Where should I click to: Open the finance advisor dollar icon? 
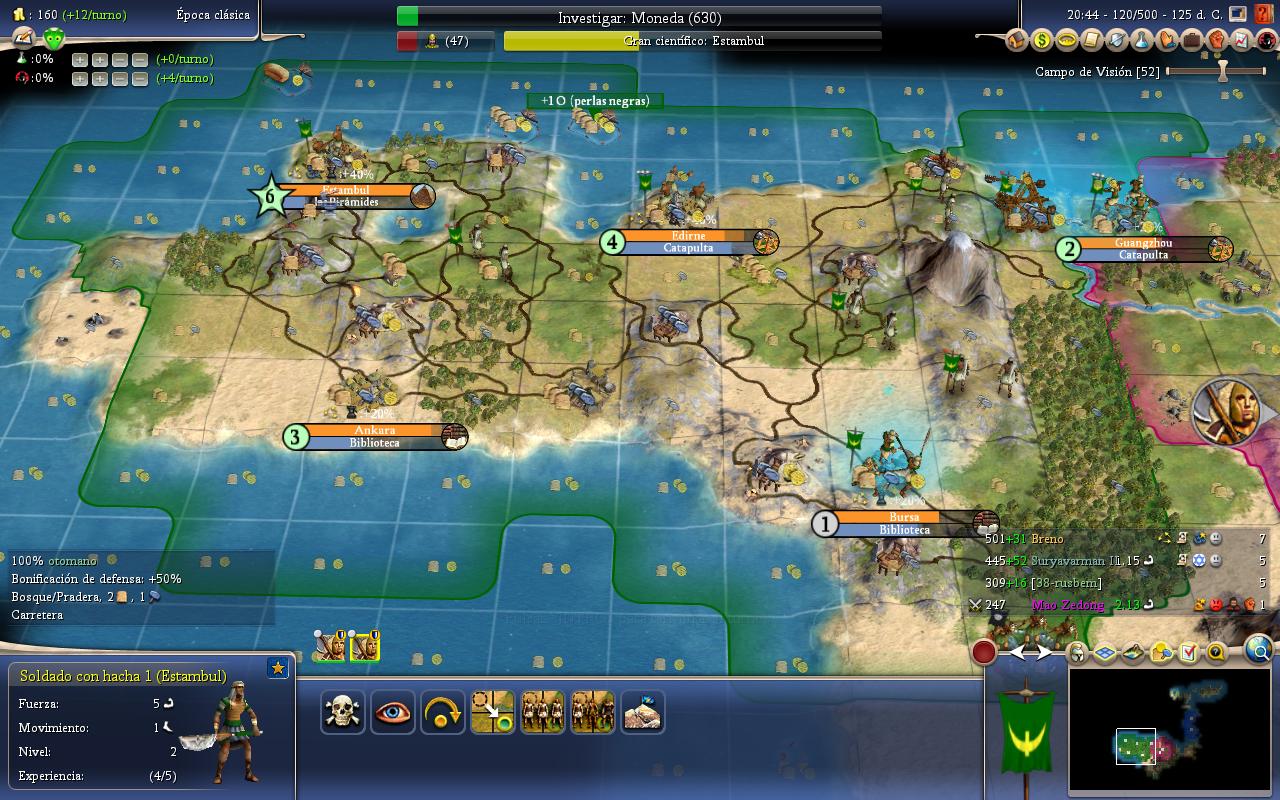(x=1042, y=41)
